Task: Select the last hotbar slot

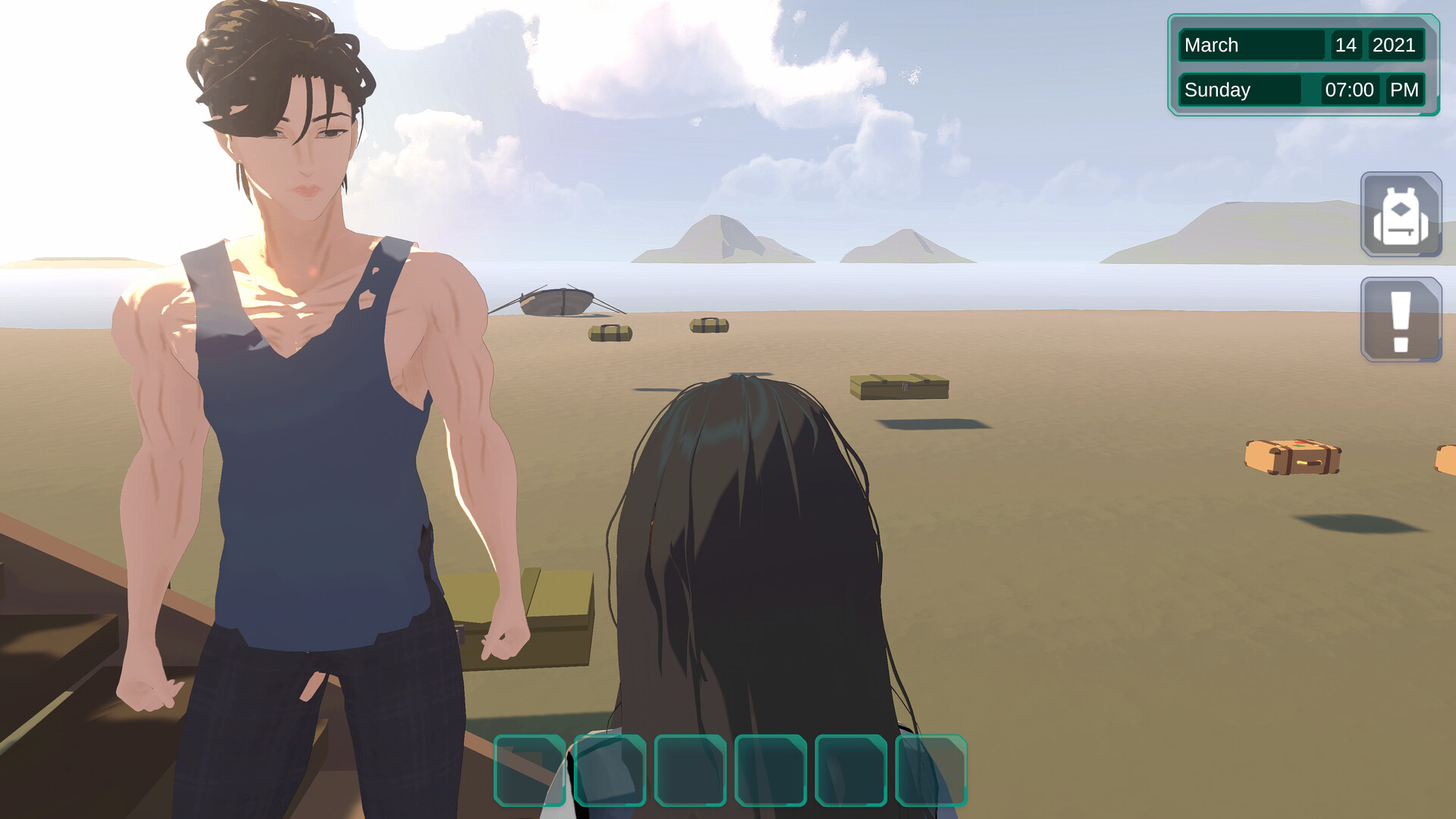Action: pyautogui.click(x=931, y=772)
